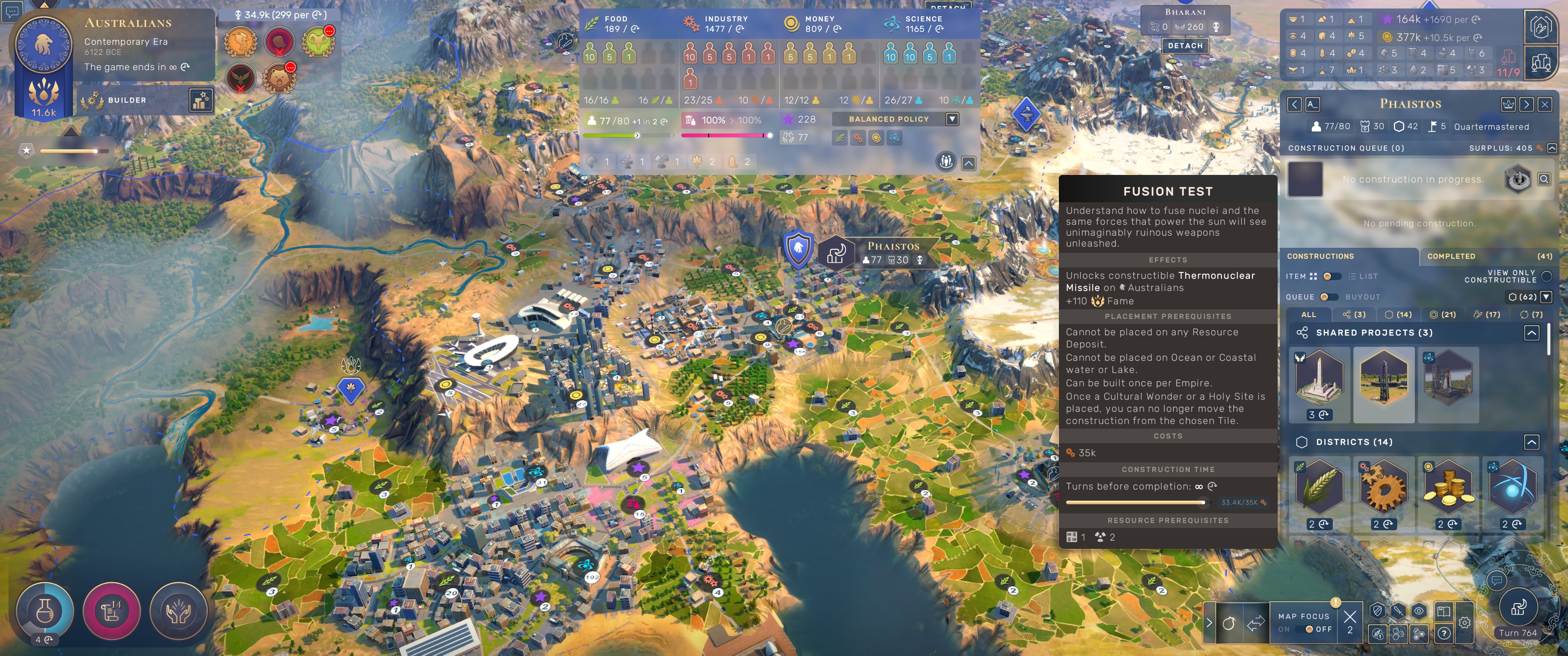
Task: Open the game settings gear
Action: 1465,623
